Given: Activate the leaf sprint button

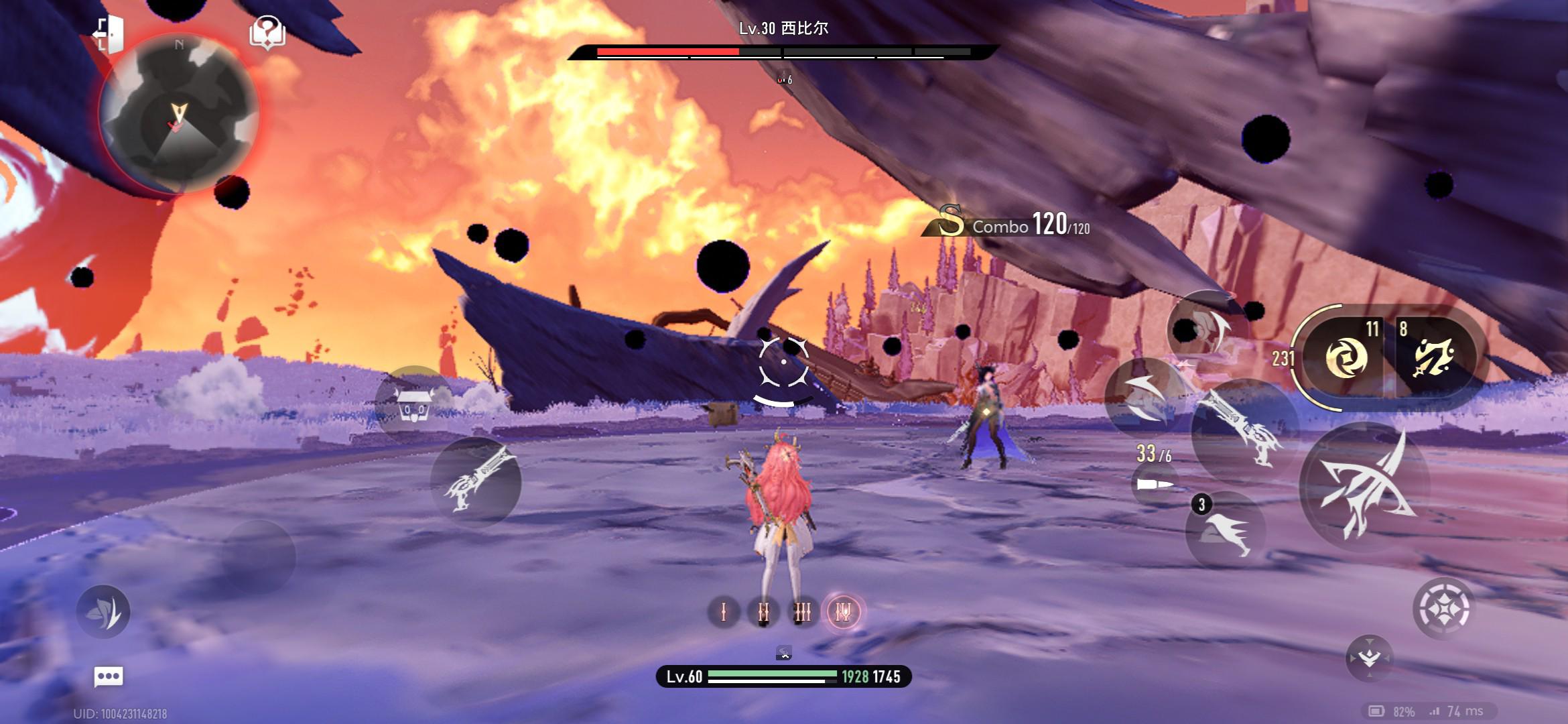Looking at the screenshot, I should tap(103, 611).
